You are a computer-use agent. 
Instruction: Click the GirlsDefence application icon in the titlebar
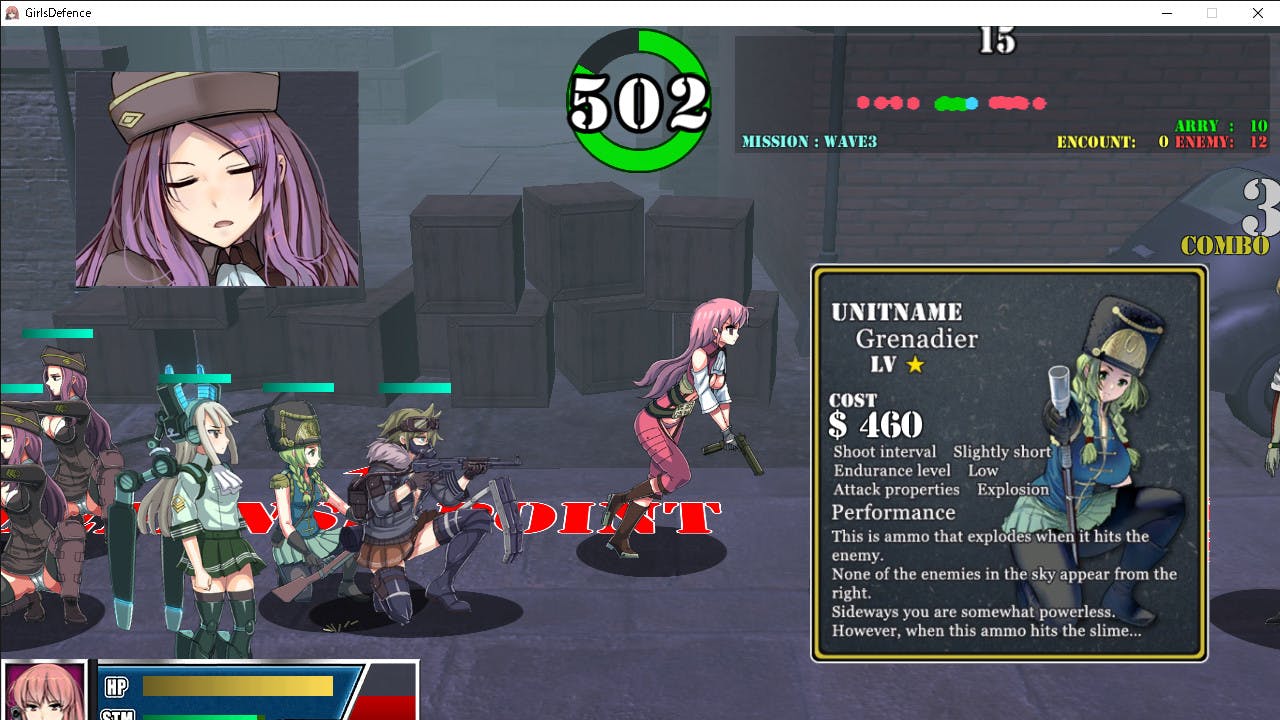[12, 12]
